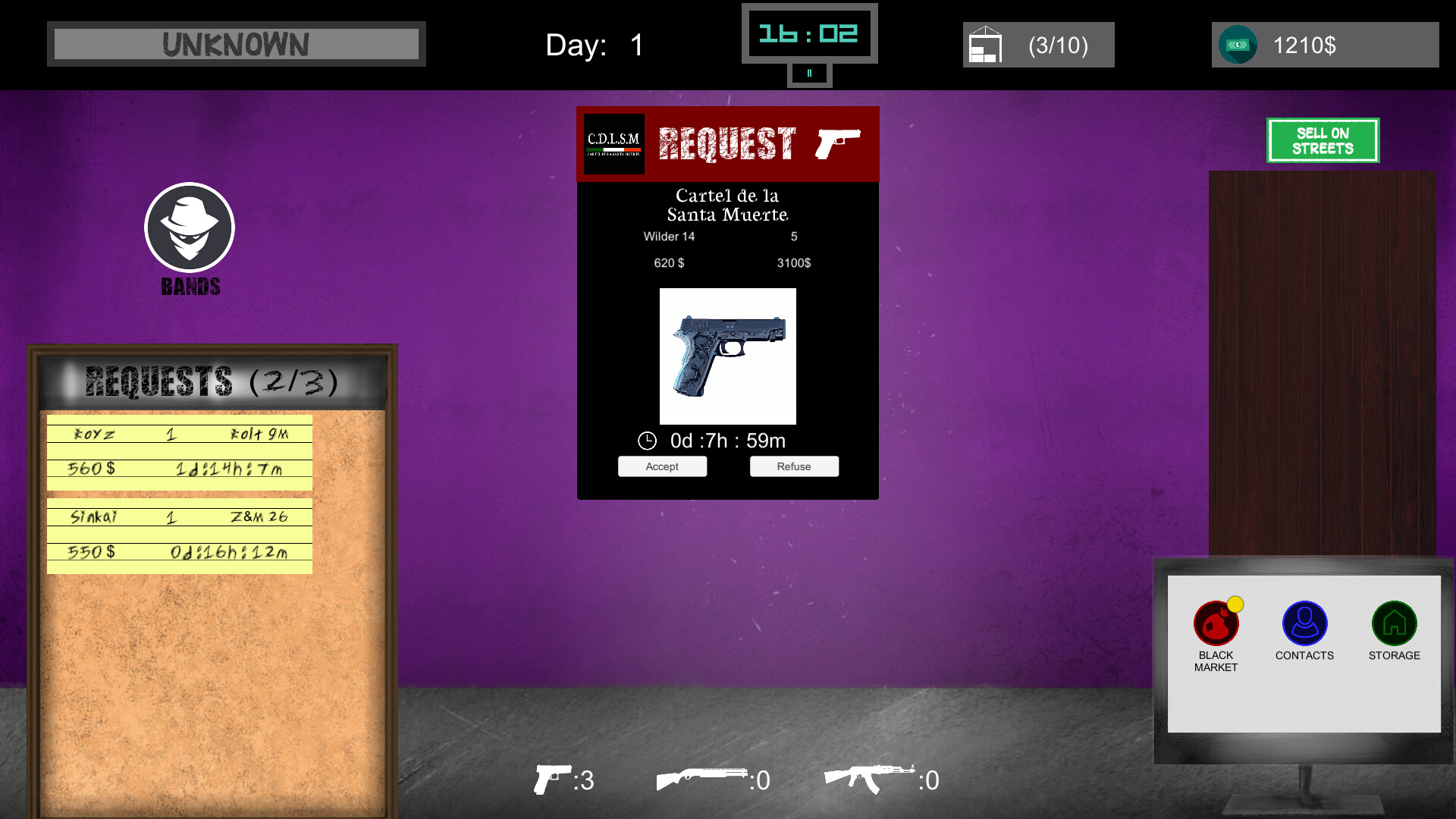Viewport: 1456px width, 819px height.
Task: Click the warehouse capacity (3/10) icon
Action: [985, 45]
